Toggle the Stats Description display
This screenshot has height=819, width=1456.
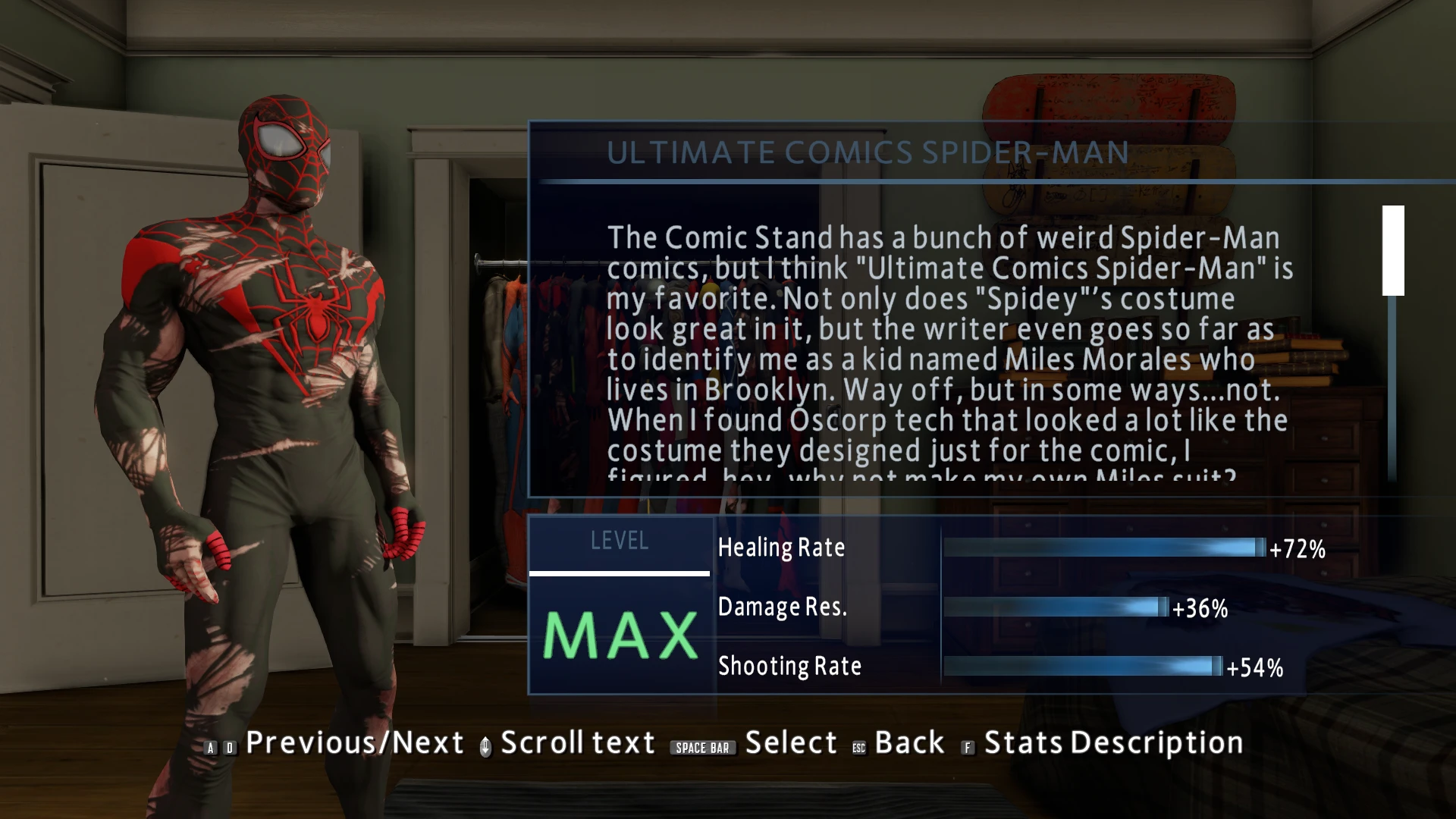1110,742
